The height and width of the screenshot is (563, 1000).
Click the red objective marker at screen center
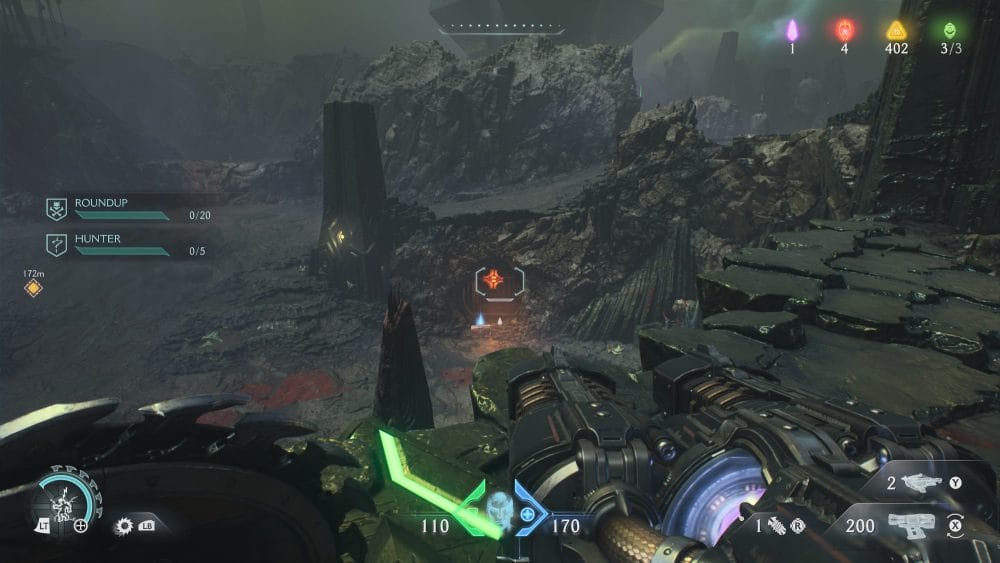click(491, 282)
